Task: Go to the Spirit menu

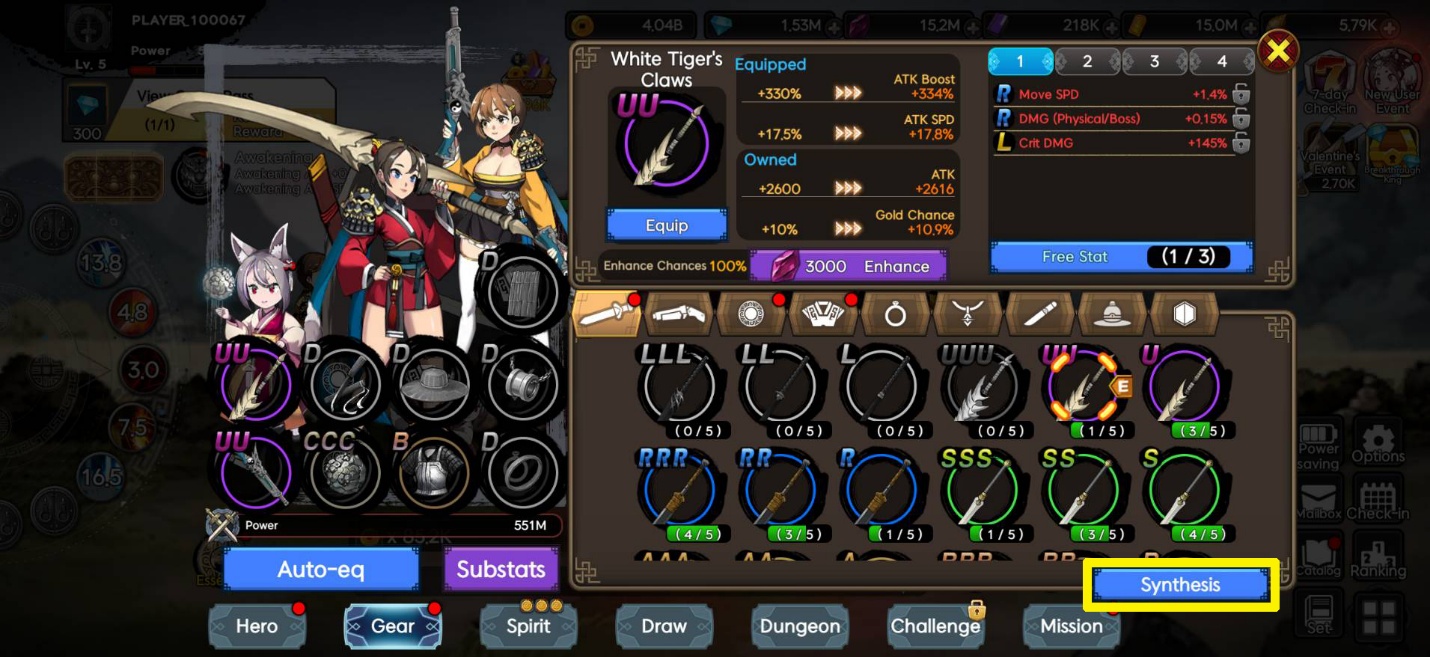Action: coord(528,626)
